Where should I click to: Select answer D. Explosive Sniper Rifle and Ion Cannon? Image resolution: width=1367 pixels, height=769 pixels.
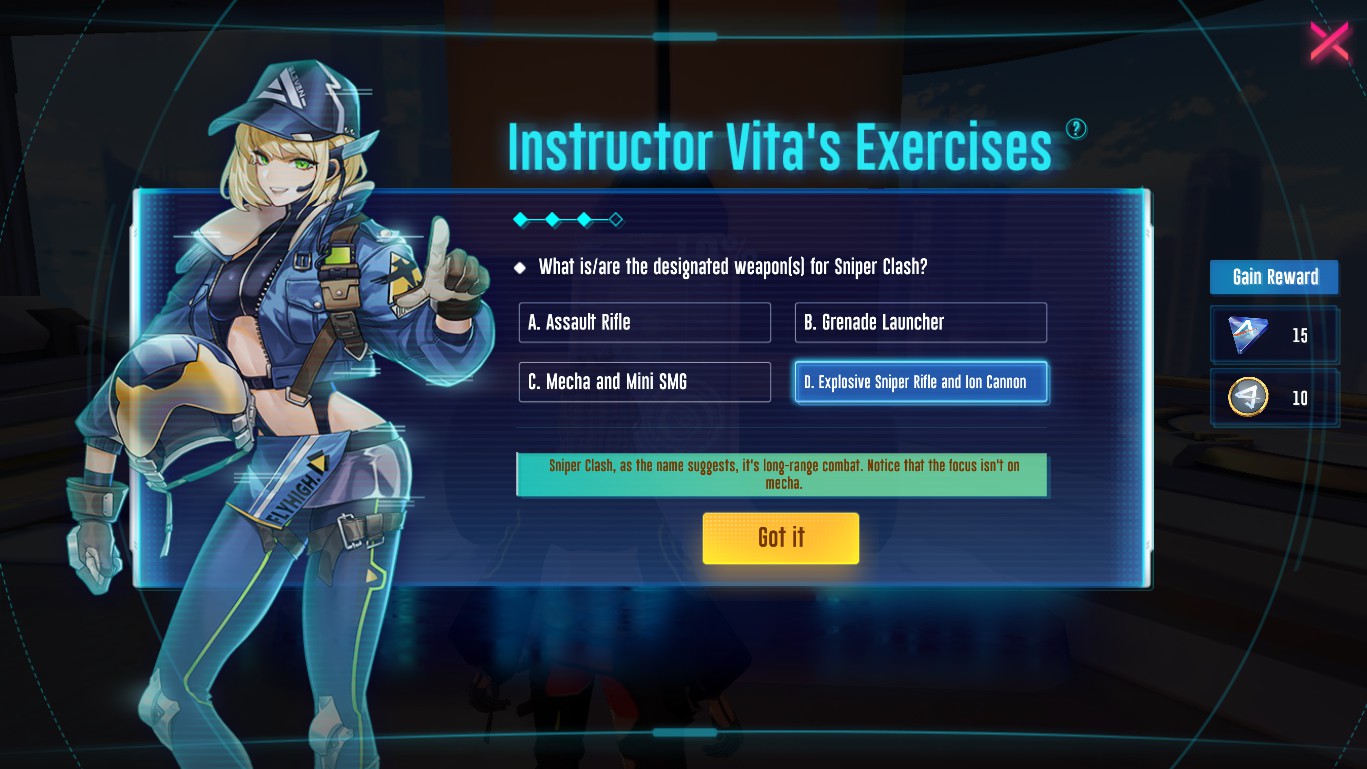coord(920,382)
